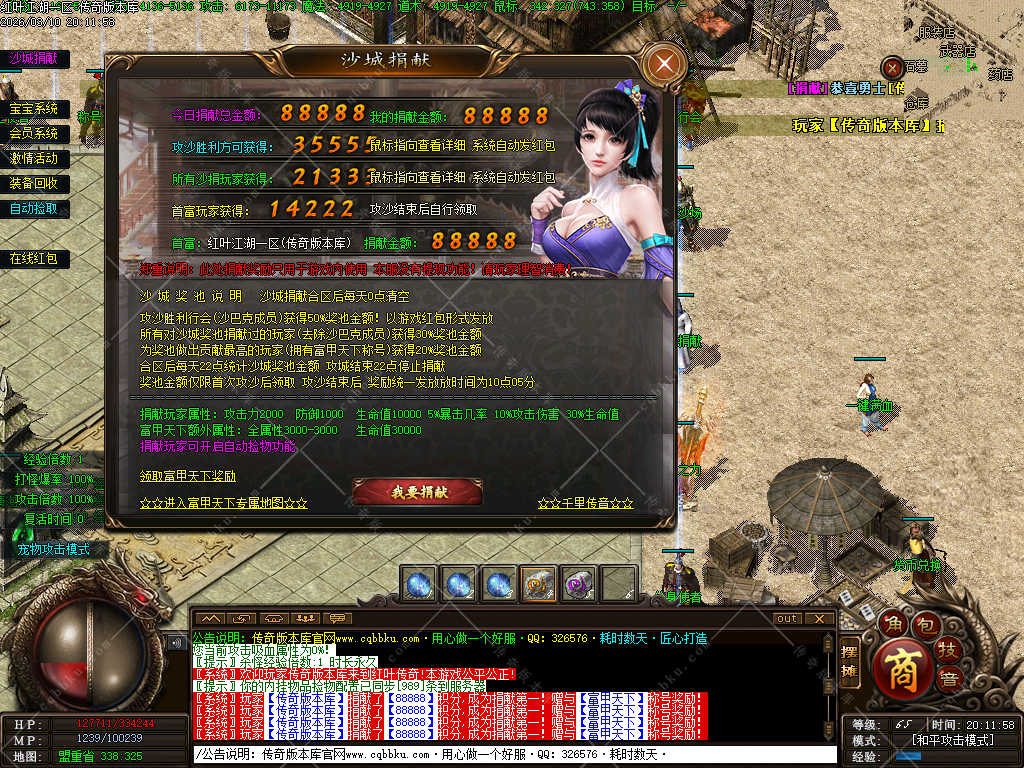This screenshot has height=768, width=1024.
Task: Open the 会员系统 membership menu
Action: coord(34,134)
